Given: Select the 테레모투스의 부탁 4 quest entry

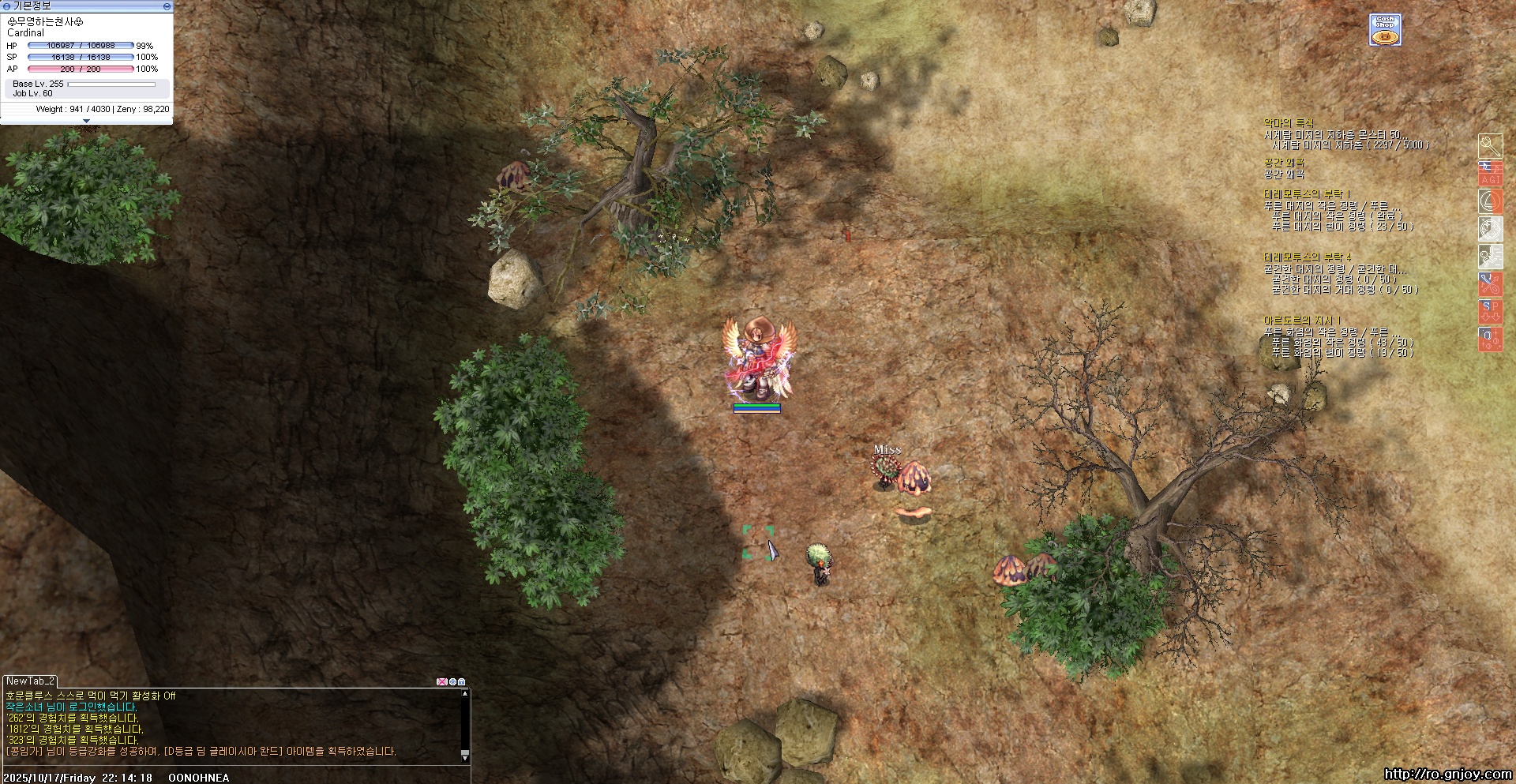Looking at the screenshot, I should point(1308,257).
